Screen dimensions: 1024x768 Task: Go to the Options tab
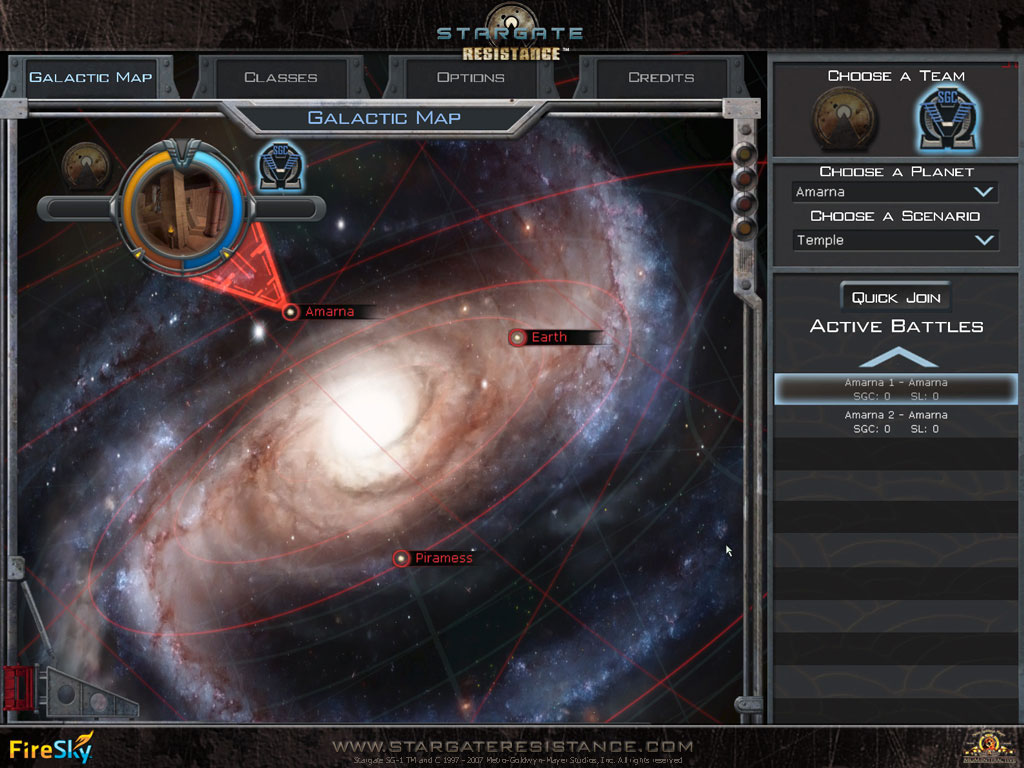pyautogui.click(x=470, y=77)
